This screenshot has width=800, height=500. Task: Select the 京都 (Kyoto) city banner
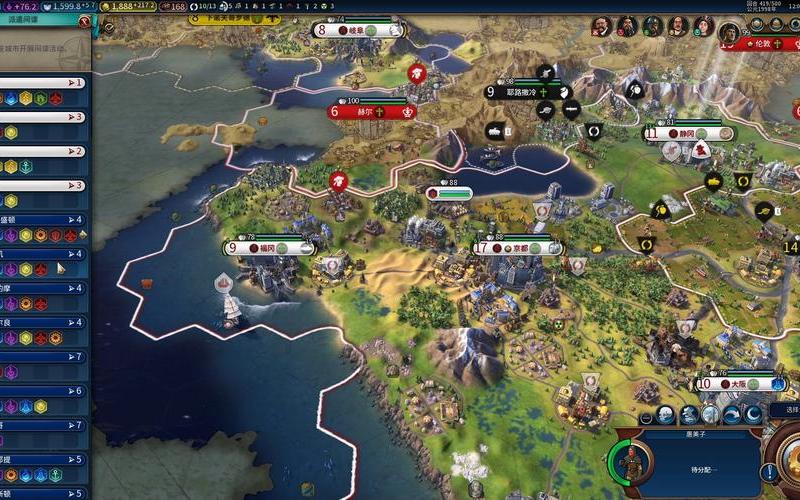pos(518,248)
